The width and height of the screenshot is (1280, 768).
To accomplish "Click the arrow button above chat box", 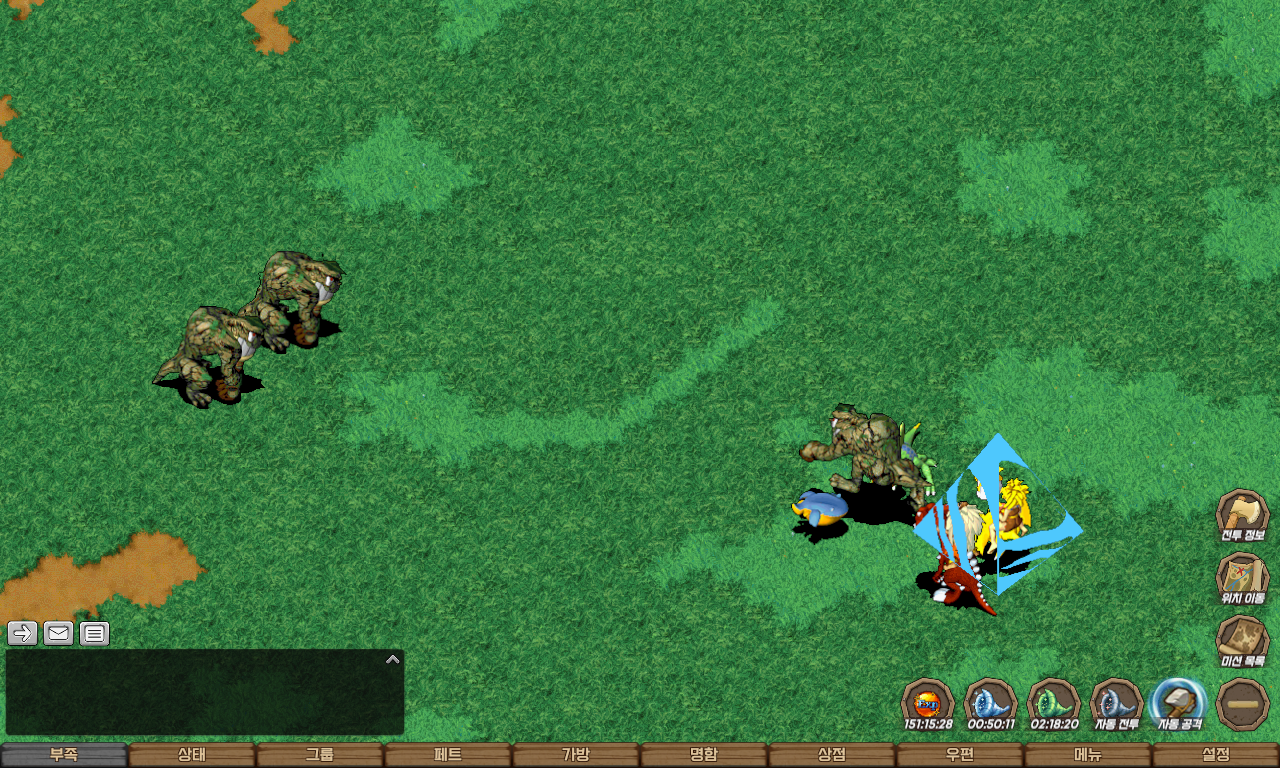I will (23, 633).
